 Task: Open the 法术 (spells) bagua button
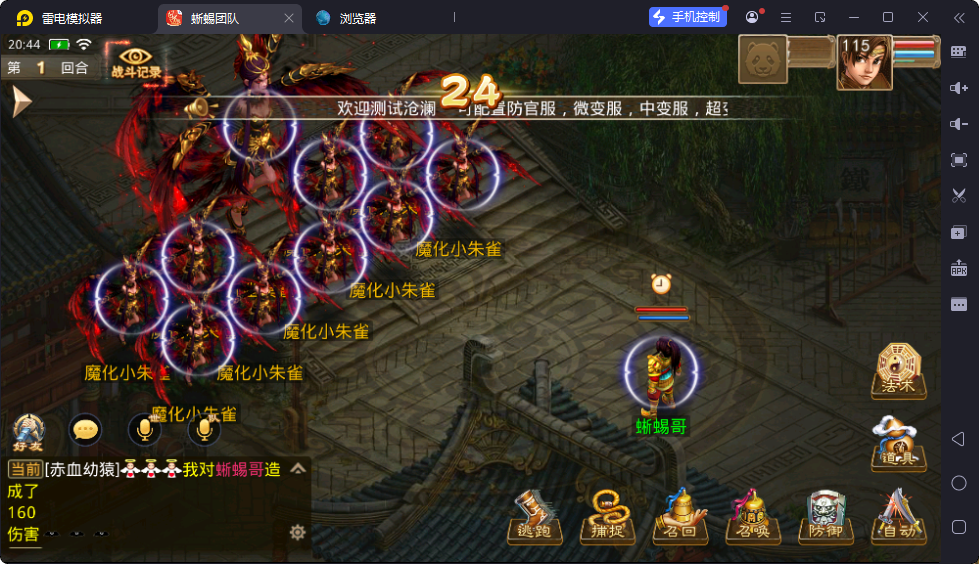pos(898,370)
